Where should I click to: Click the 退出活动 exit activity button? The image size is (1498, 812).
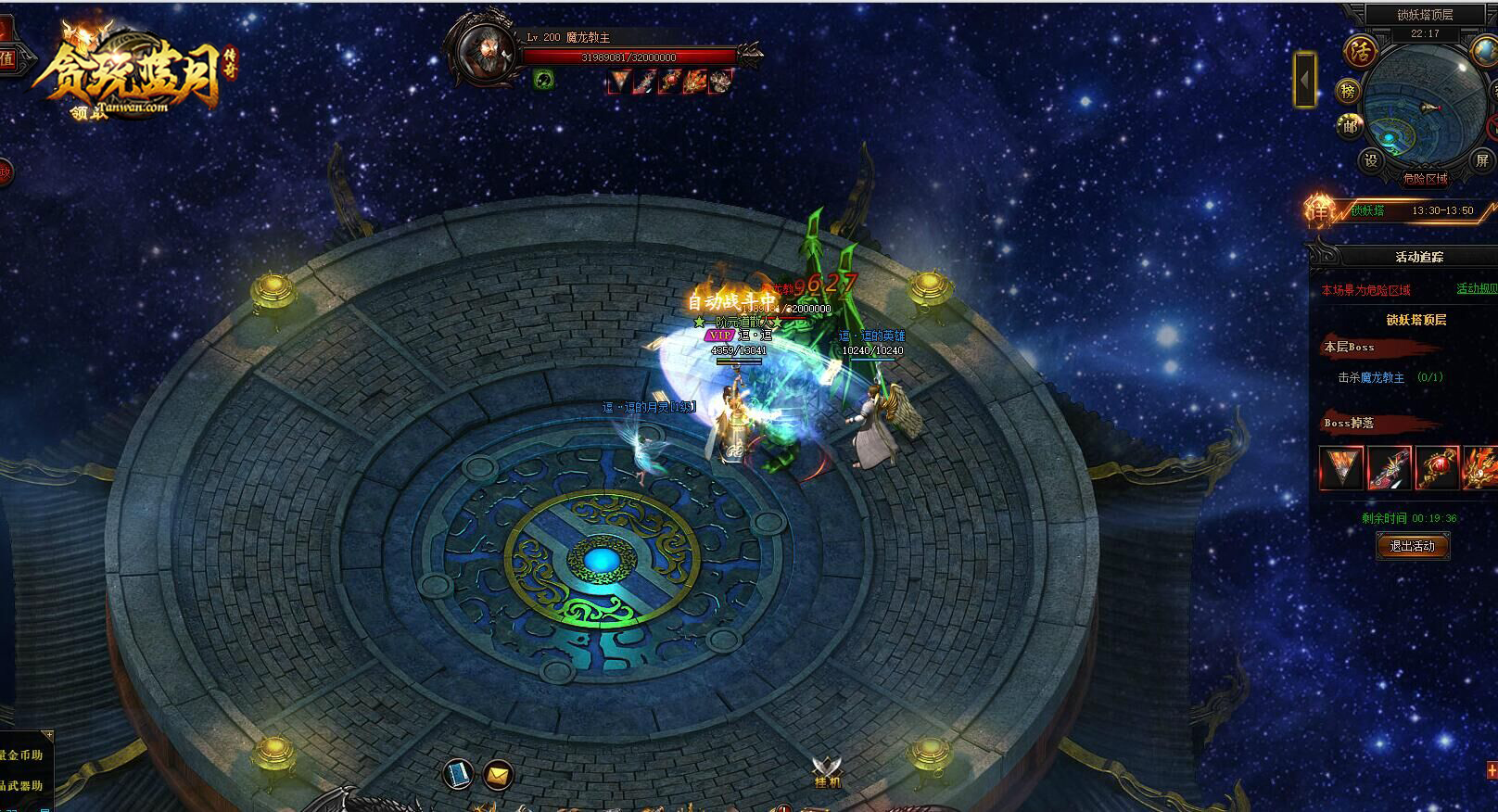1412,546
